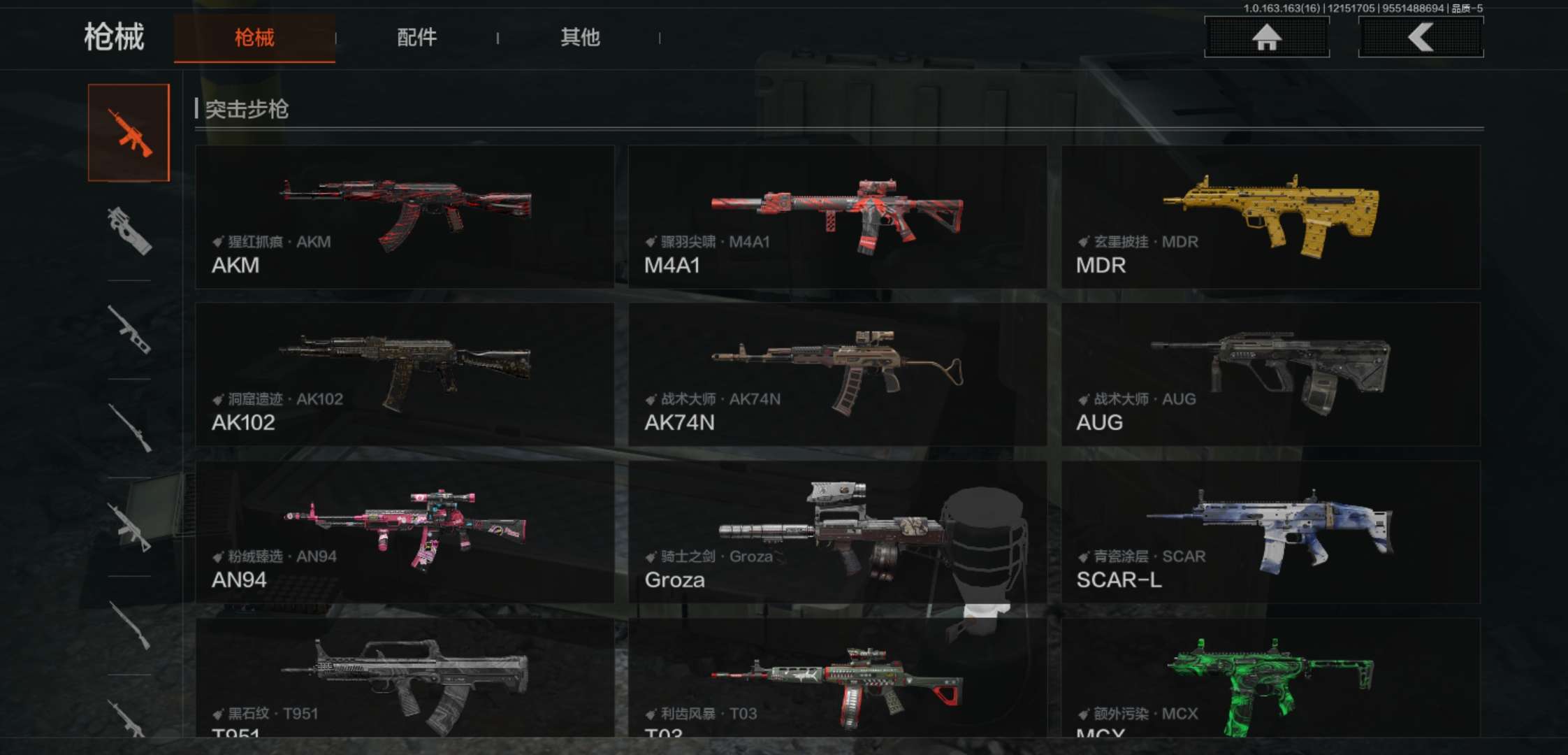Select the 枪械 tab
Viewport: 1568px width, 755px height.
(254, 38)
